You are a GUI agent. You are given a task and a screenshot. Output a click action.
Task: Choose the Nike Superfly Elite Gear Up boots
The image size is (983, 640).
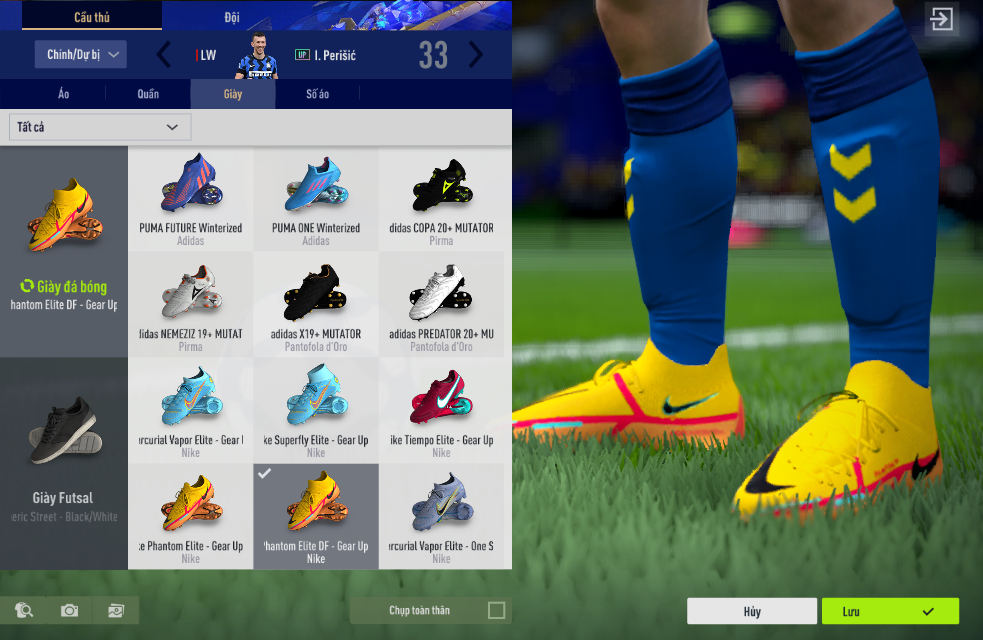point(316,411)
